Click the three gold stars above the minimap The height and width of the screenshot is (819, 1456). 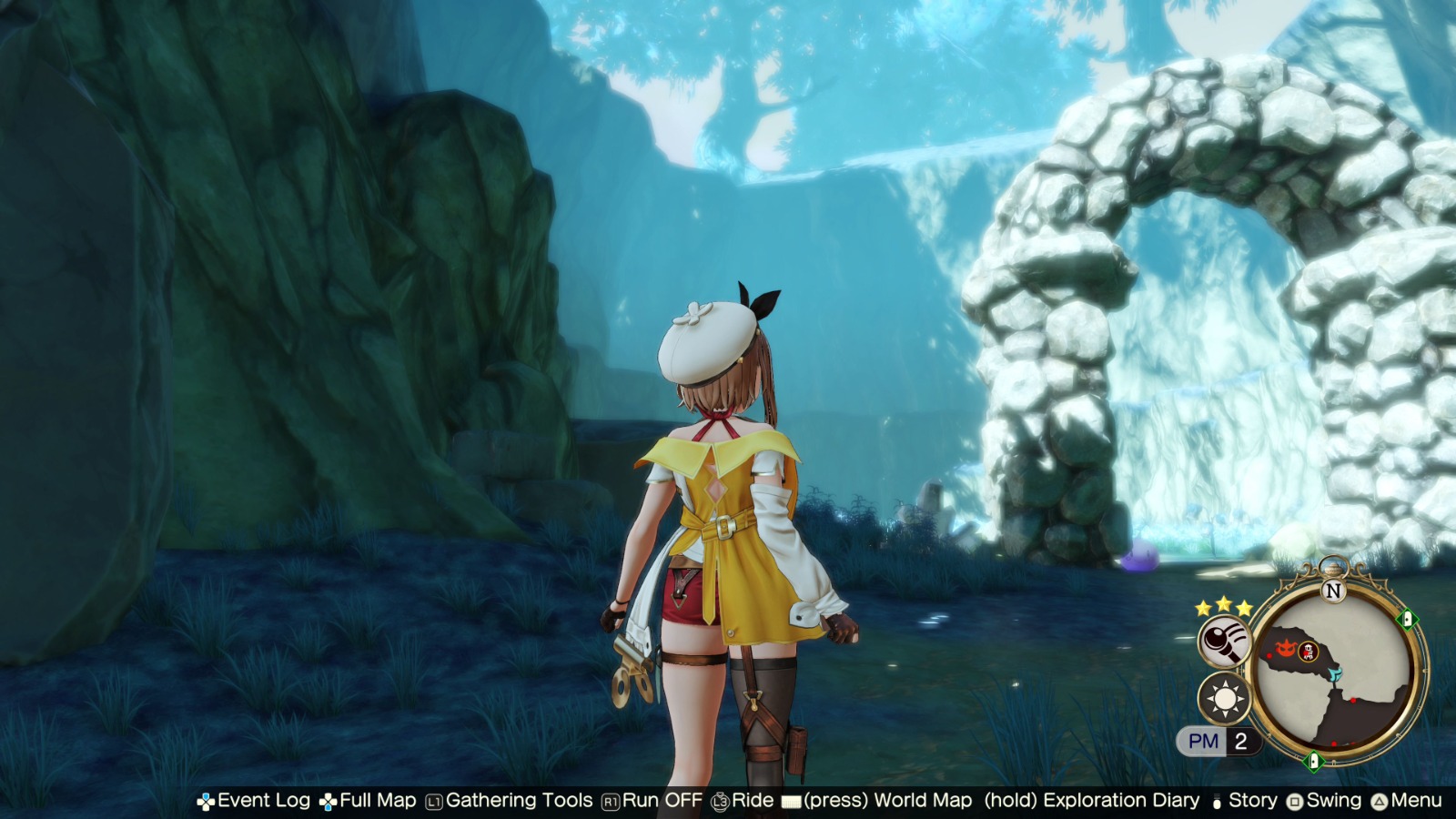coord(1223,608)
